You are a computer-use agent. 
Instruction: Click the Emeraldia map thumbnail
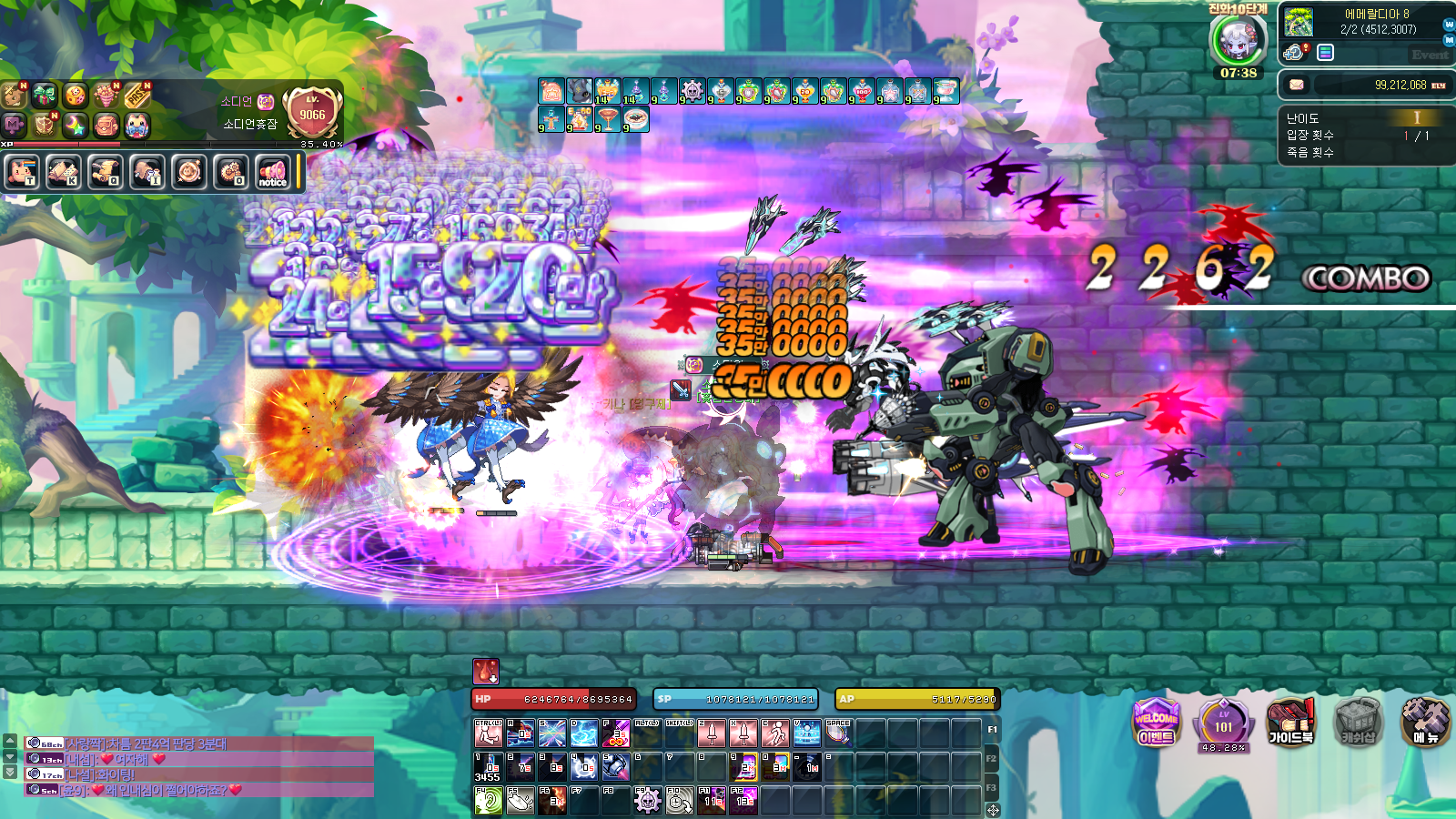coord(1299,22)
